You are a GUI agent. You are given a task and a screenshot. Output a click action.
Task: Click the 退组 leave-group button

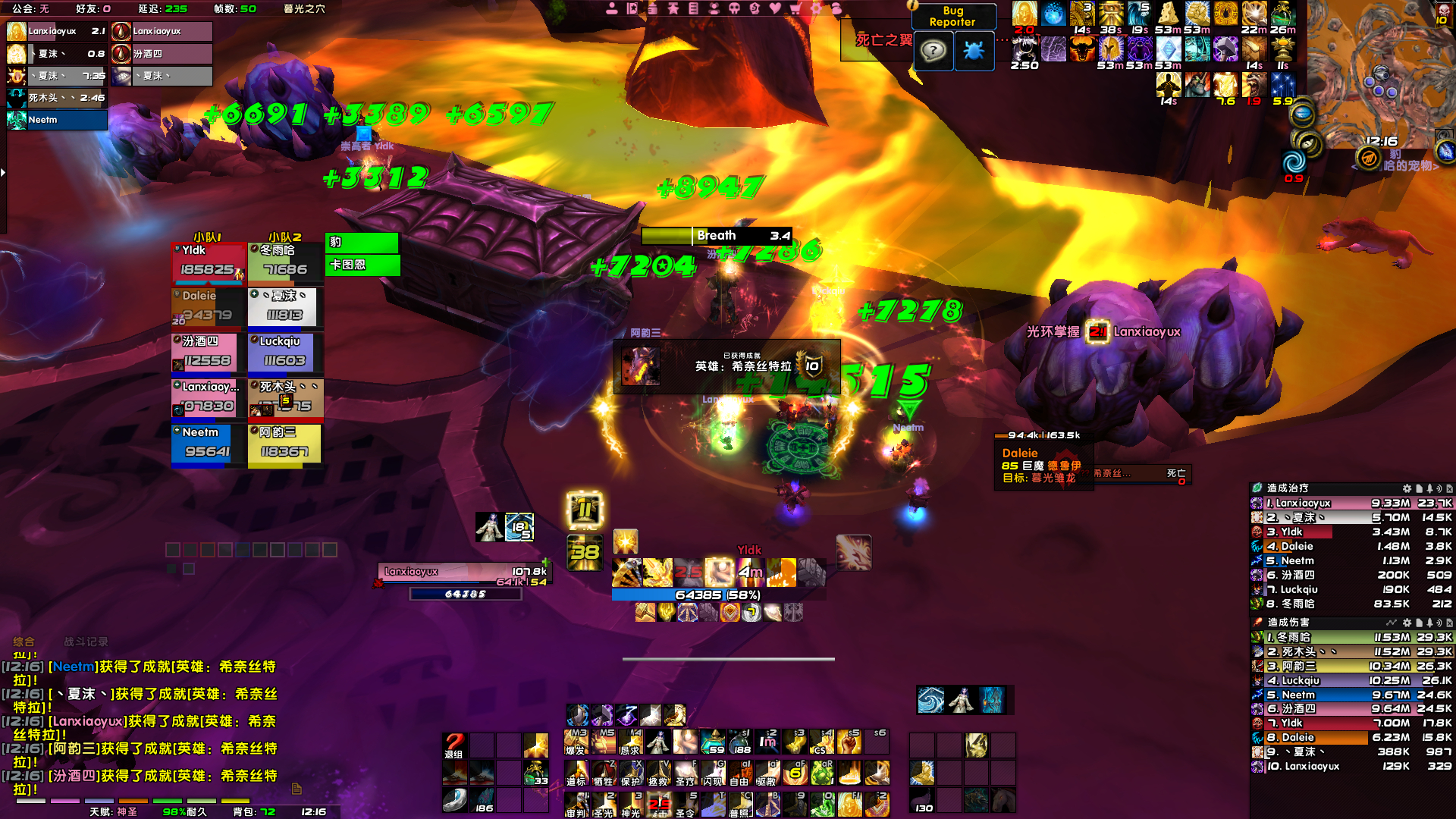(x=454, y=745)
